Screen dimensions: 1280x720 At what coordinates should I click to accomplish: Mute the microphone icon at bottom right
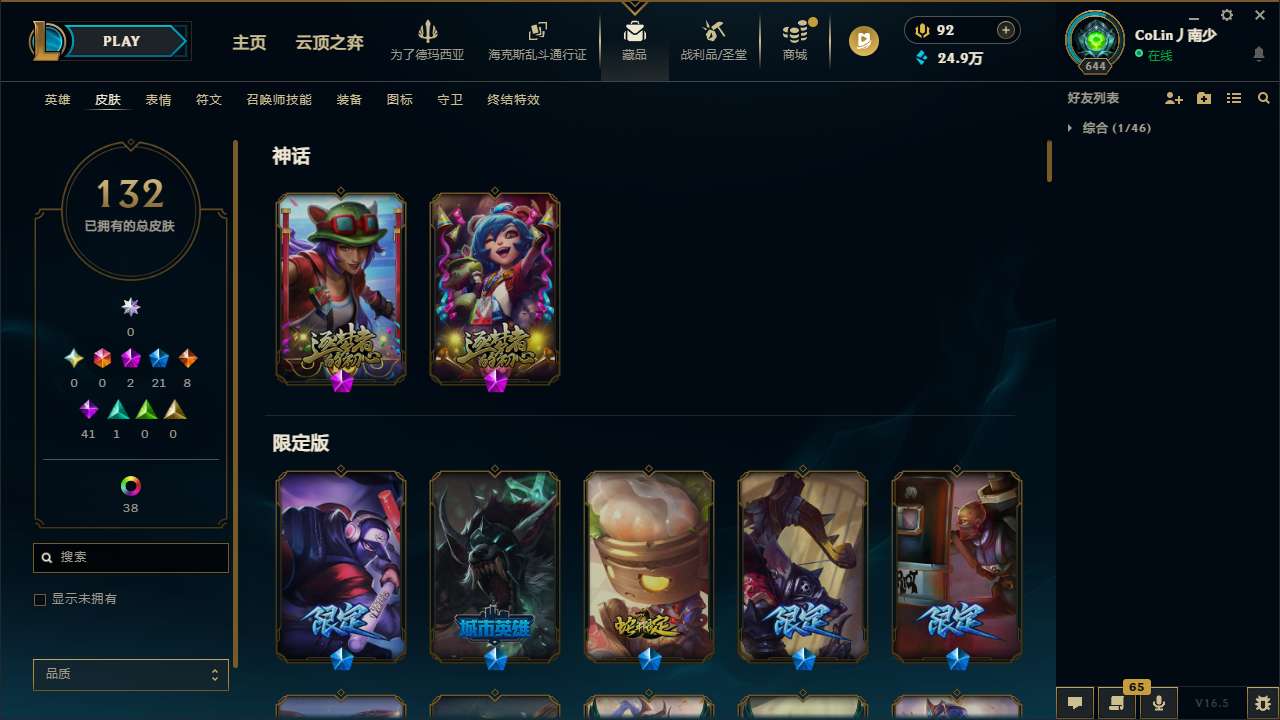point(1157,703)
